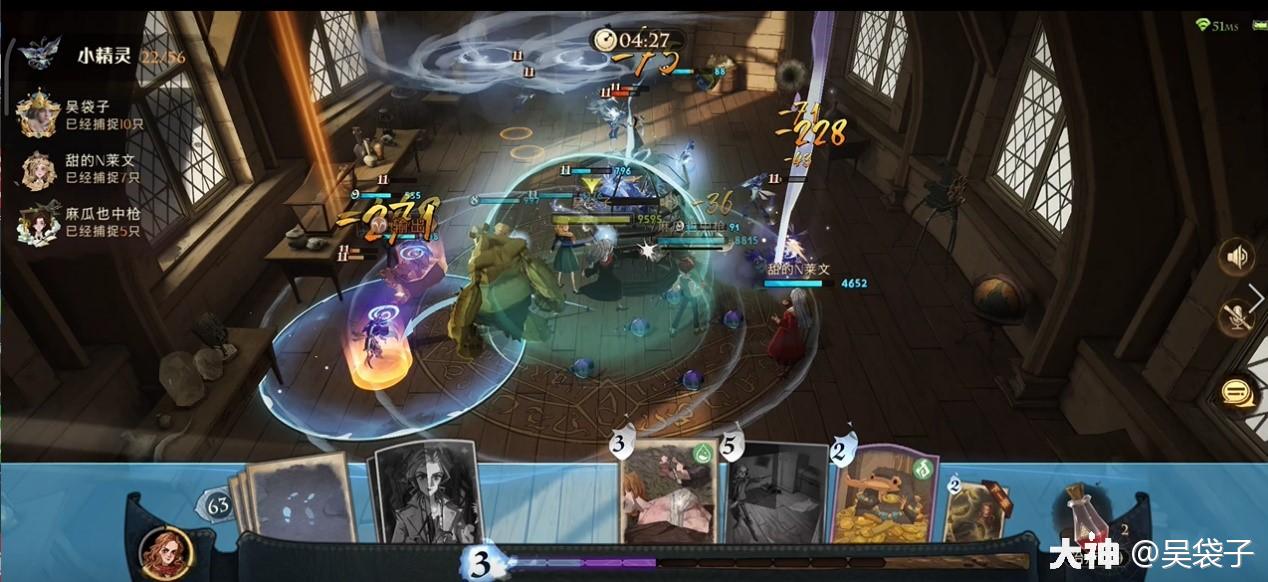
Task: Expand the side panel arrow
Action: [x=1256, y=295]
